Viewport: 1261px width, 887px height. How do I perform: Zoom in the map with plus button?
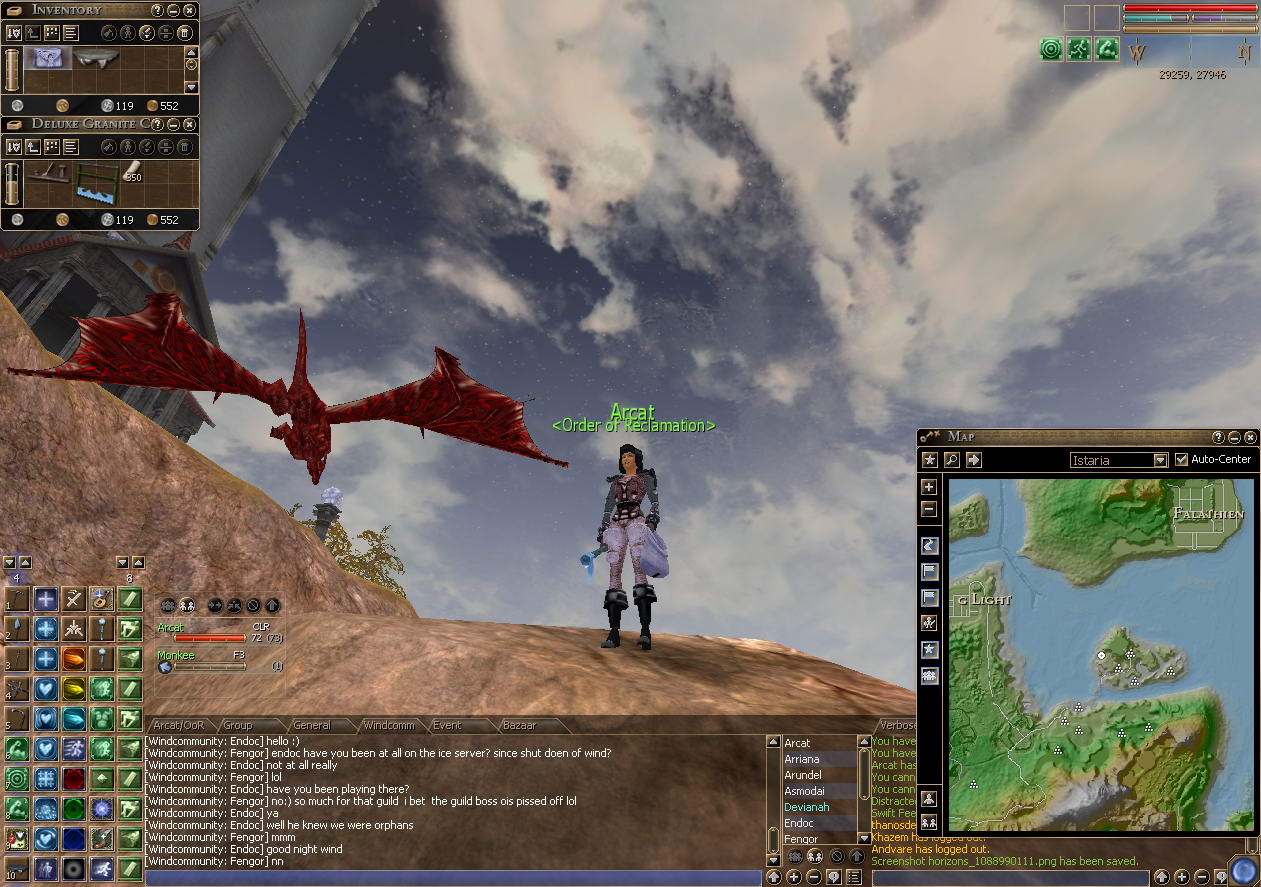coord(929,487)
